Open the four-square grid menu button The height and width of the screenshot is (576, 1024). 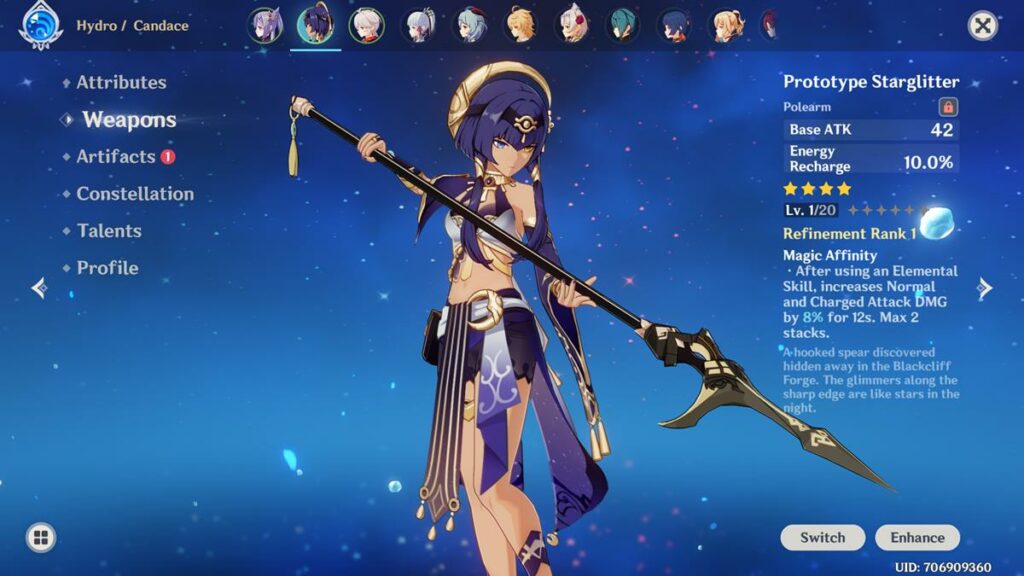pyautogui.click(x=41, y=538)
